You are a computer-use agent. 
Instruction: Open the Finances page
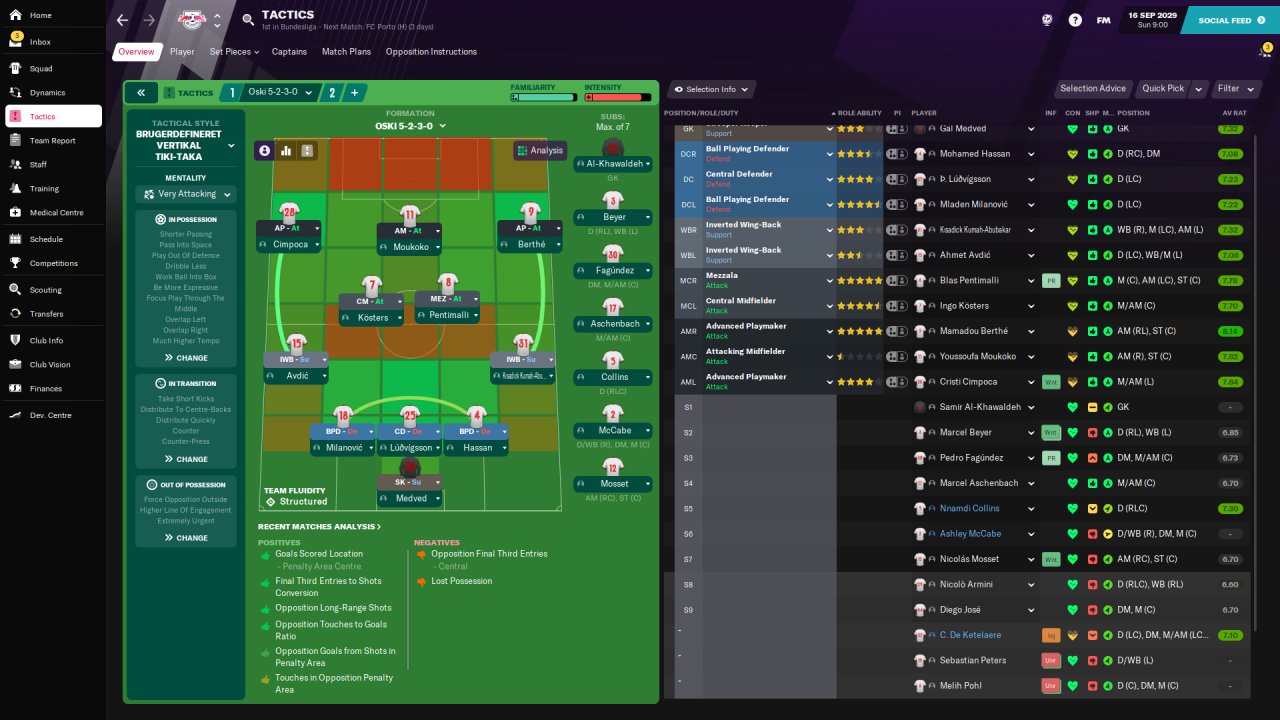point(45,388)
